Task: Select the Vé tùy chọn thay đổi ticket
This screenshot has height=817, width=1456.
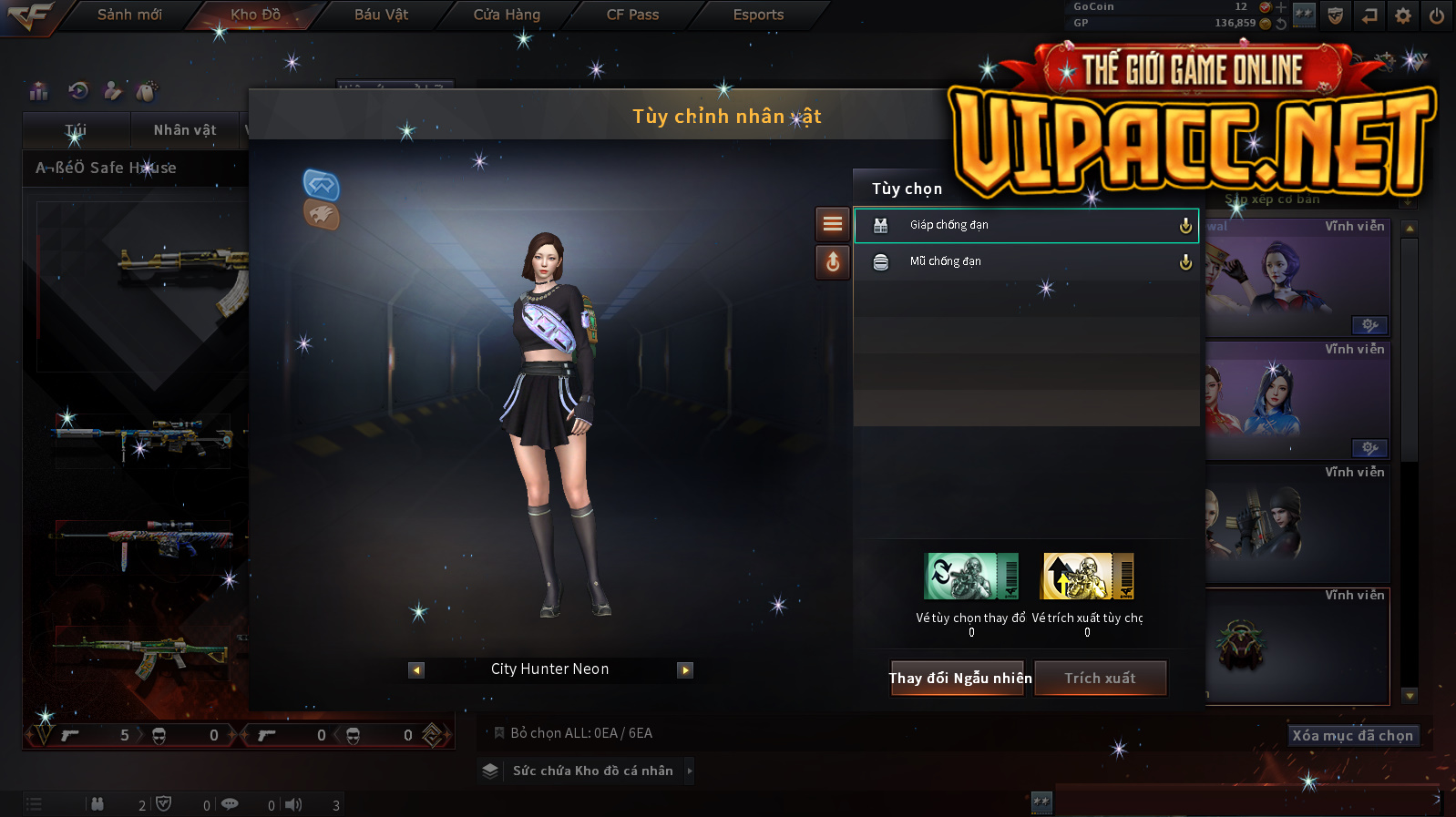Action: point(971,577)
